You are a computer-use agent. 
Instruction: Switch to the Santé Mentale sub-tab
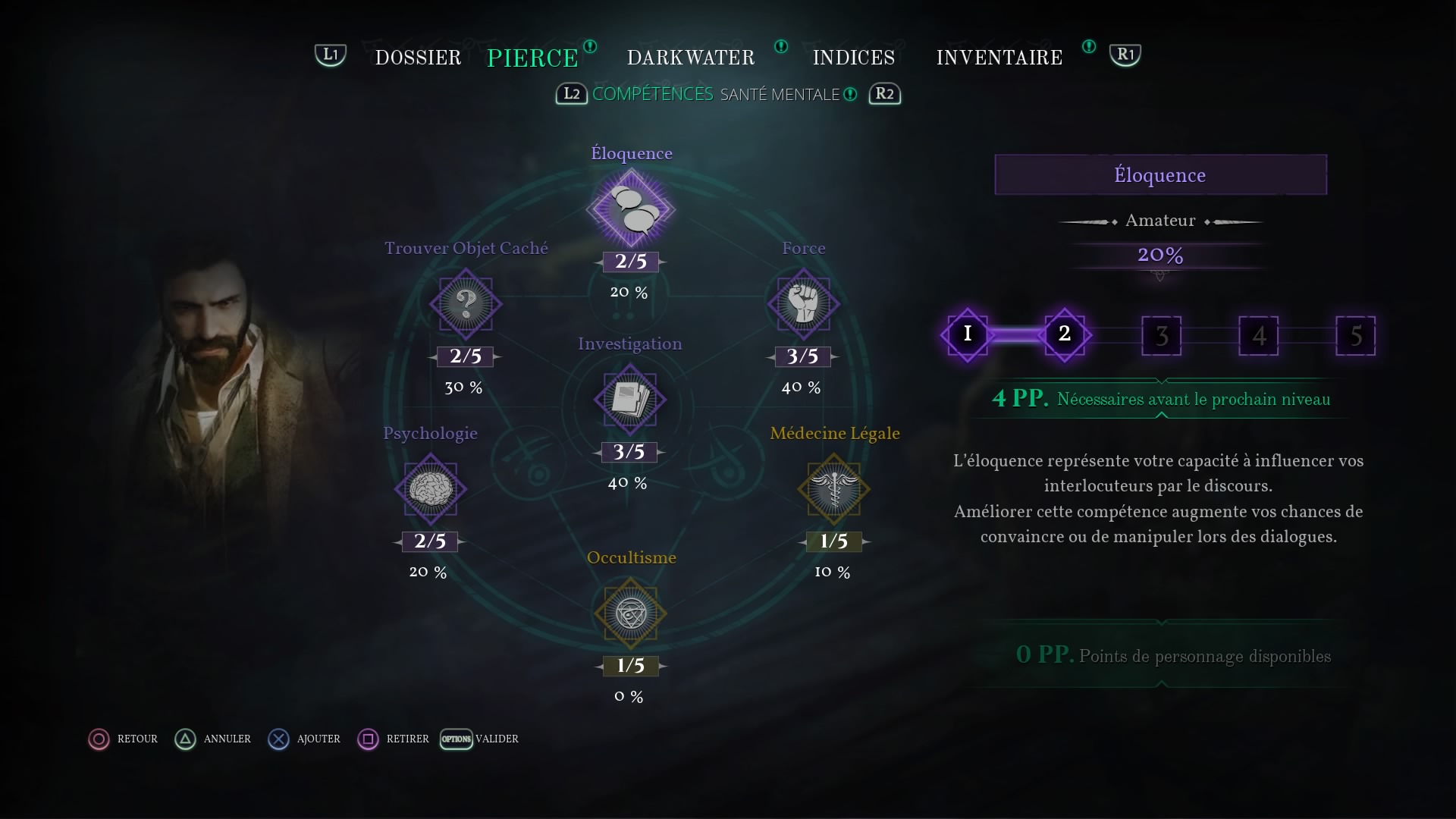point(780,94)
